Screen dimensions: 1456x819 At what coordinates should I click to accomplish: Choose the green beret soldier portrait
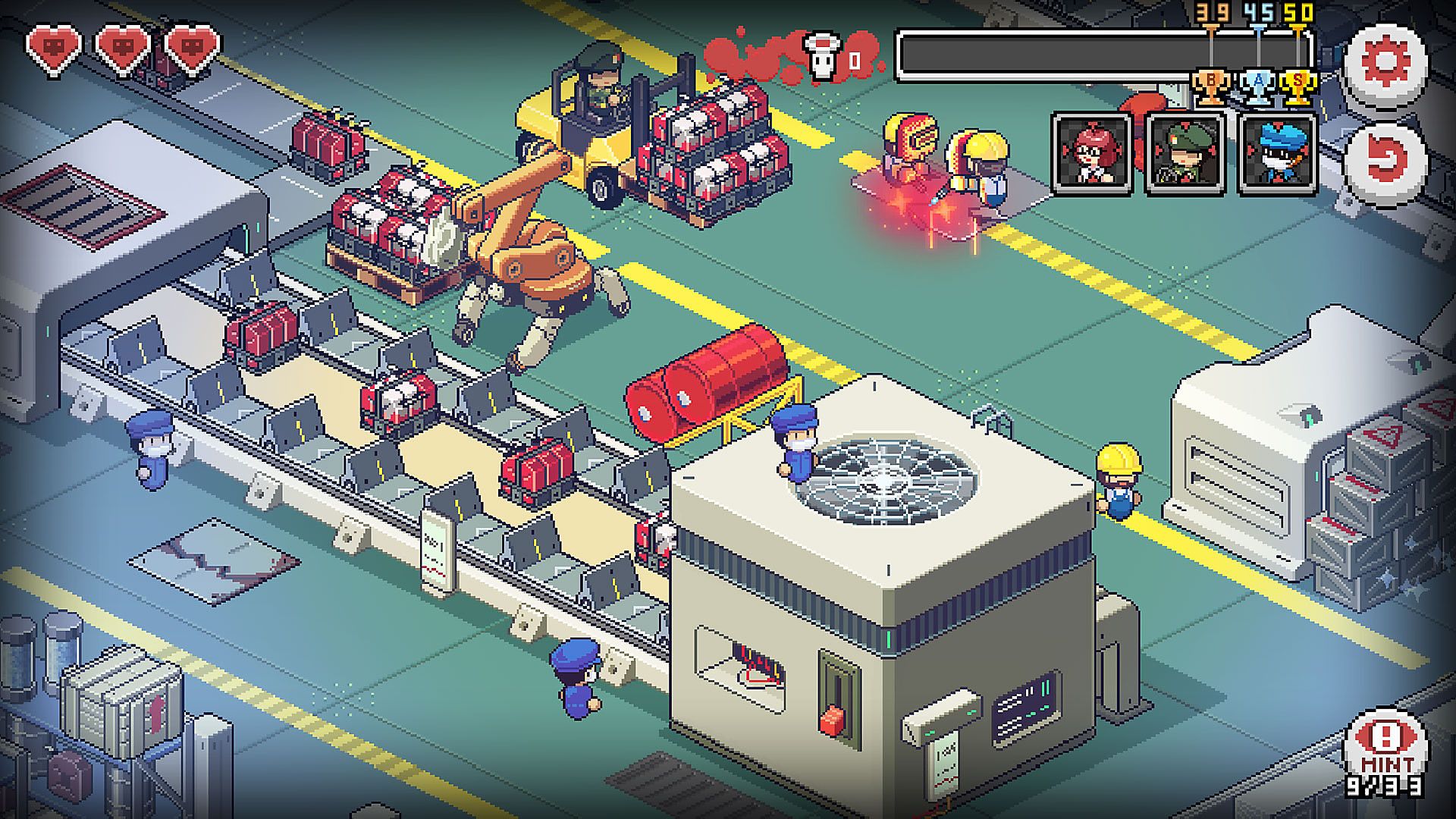tap(1185, 155)
